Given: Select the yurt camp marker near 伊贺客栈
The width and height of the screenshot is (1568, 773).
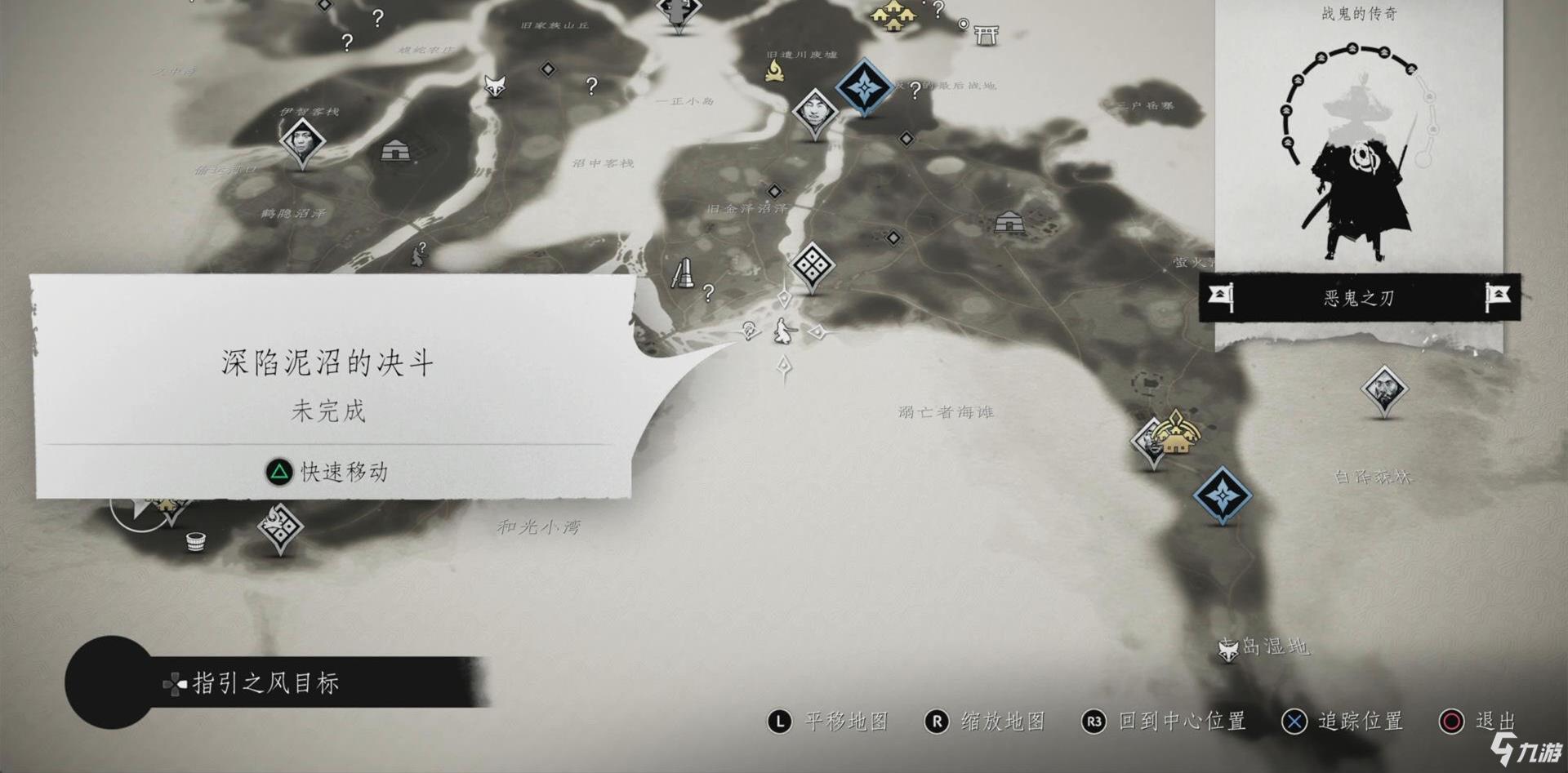Looking at the screenshot, I should 395,150.
